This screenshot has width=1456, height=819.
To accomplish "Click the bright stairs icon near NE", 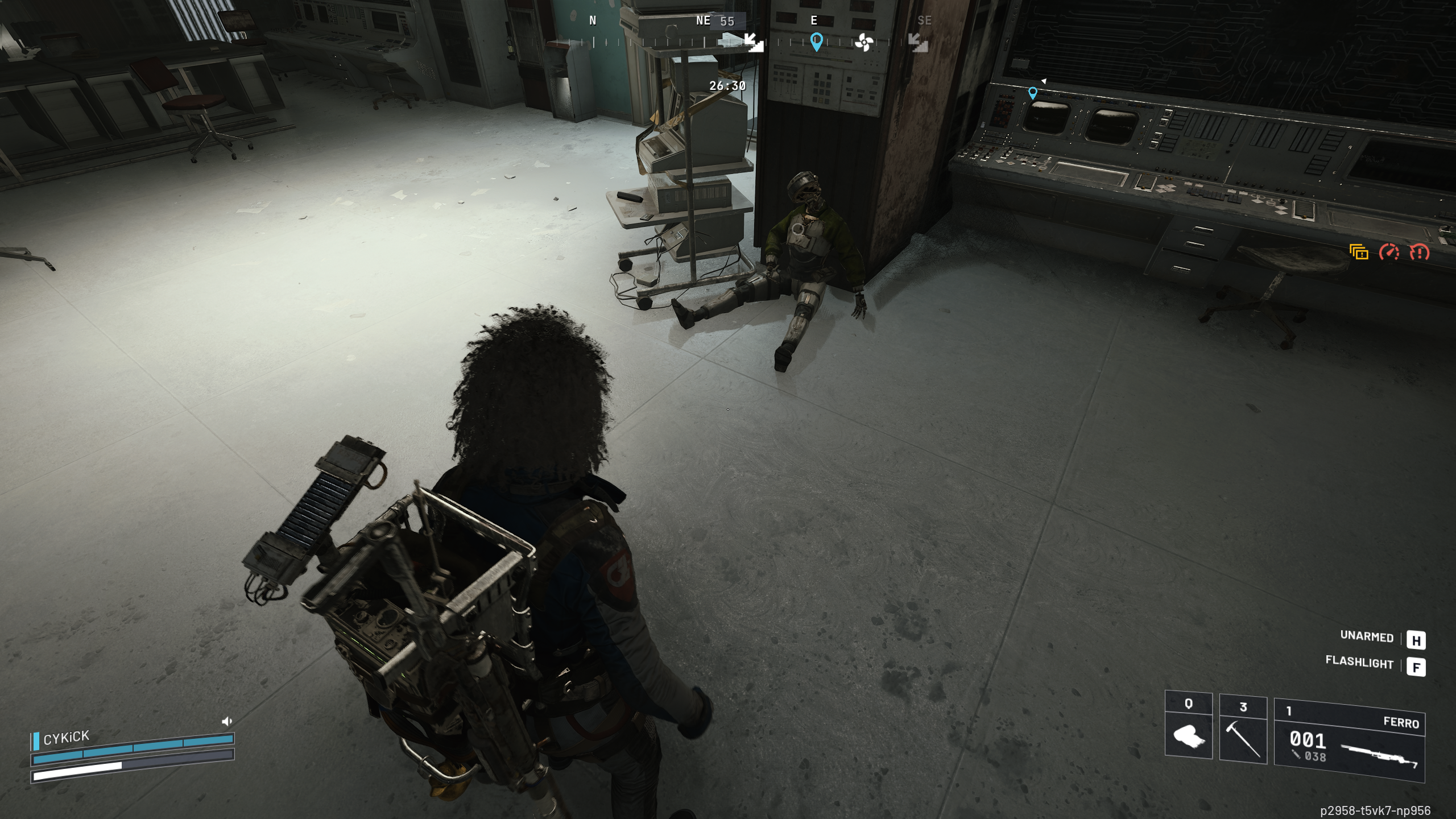I will point(754,42).
